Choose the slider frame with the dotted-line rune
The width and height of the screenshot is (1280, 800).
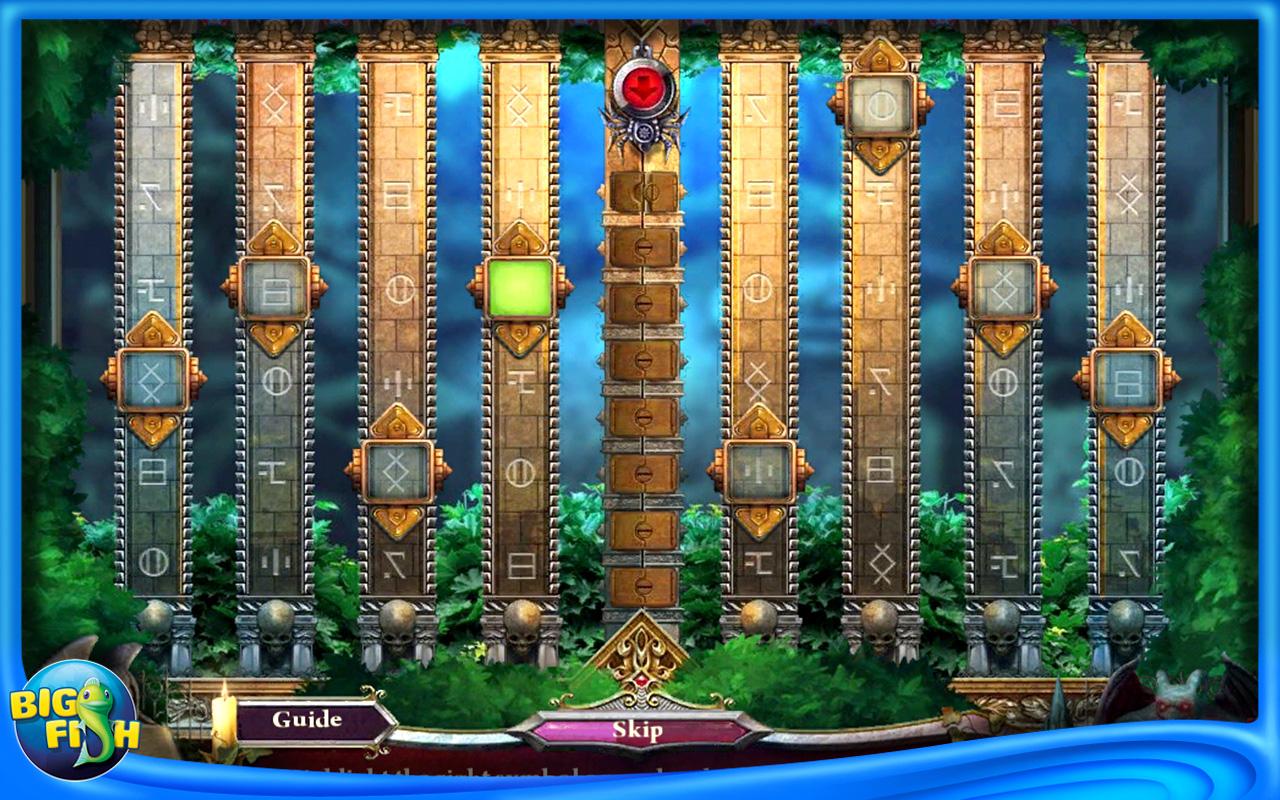pos(760,471)
